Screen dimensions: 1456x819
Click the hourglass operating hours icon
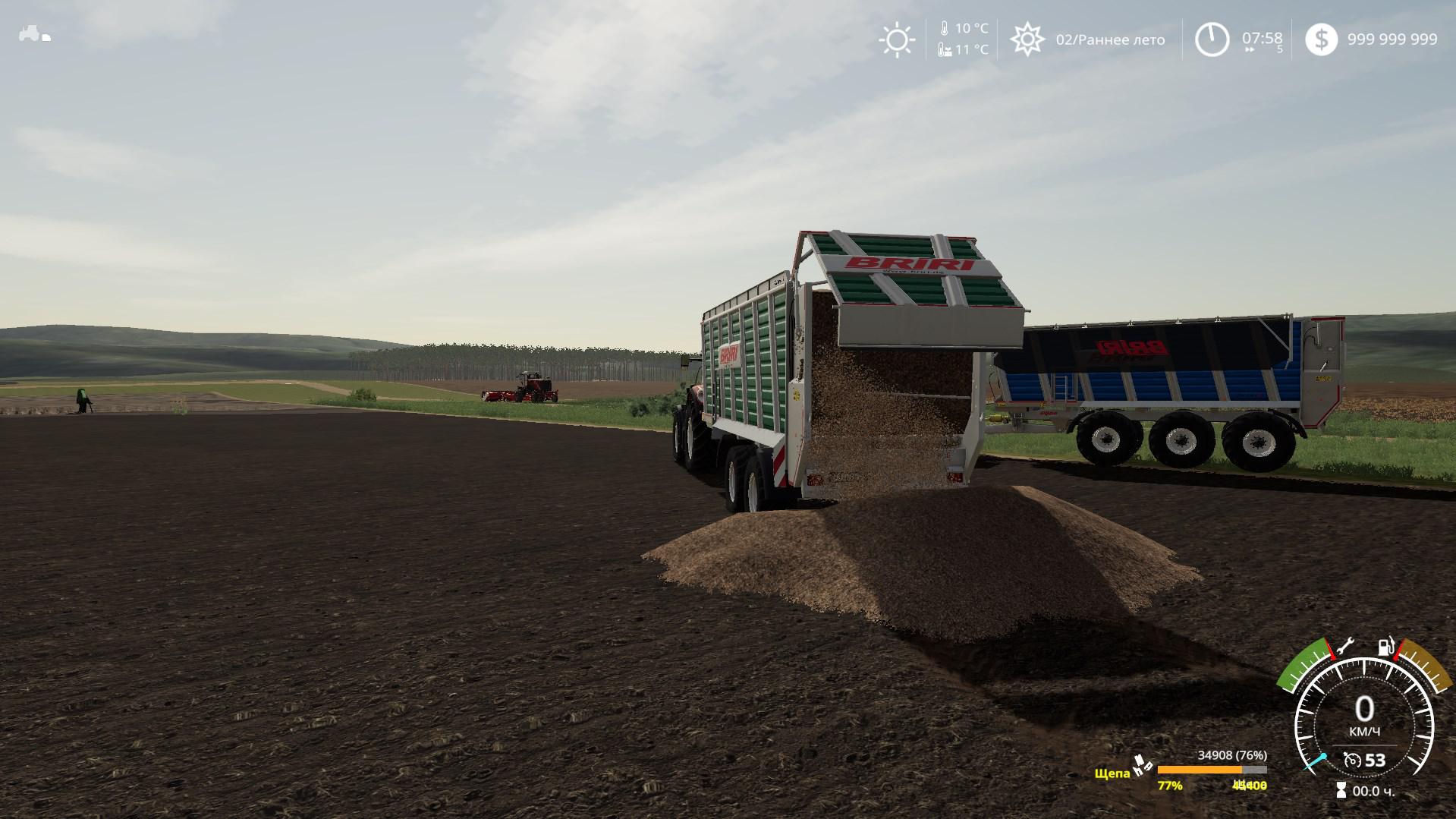click(1341, 791)
